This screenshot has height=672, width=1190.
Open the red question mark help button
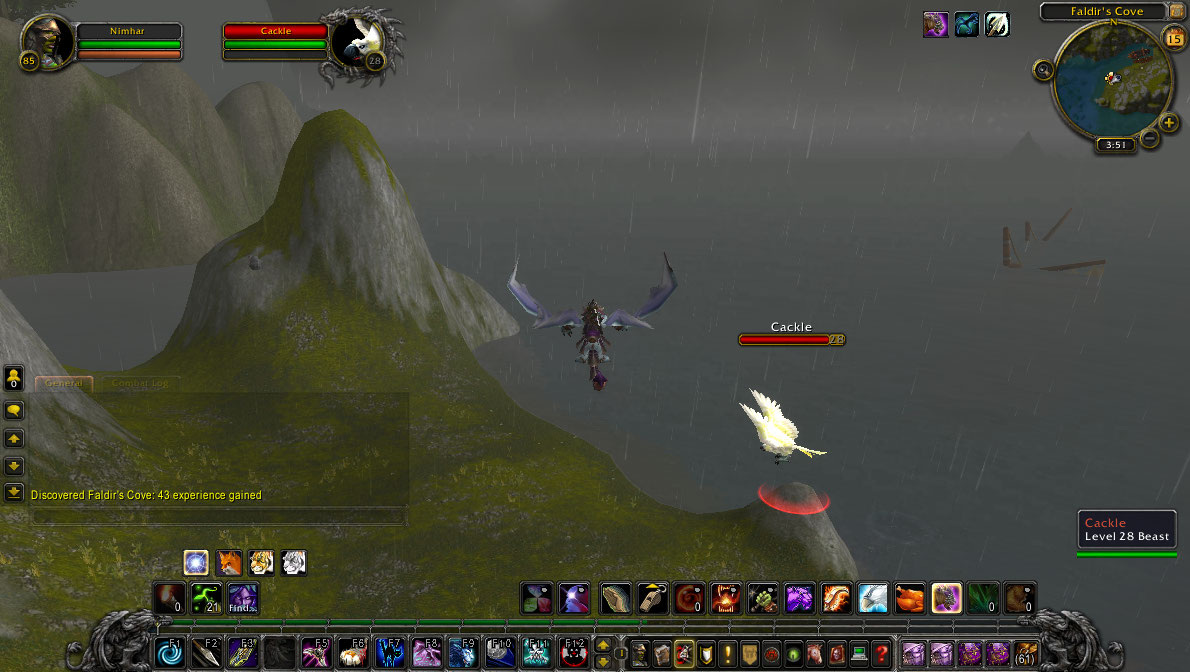click(881, 653)
